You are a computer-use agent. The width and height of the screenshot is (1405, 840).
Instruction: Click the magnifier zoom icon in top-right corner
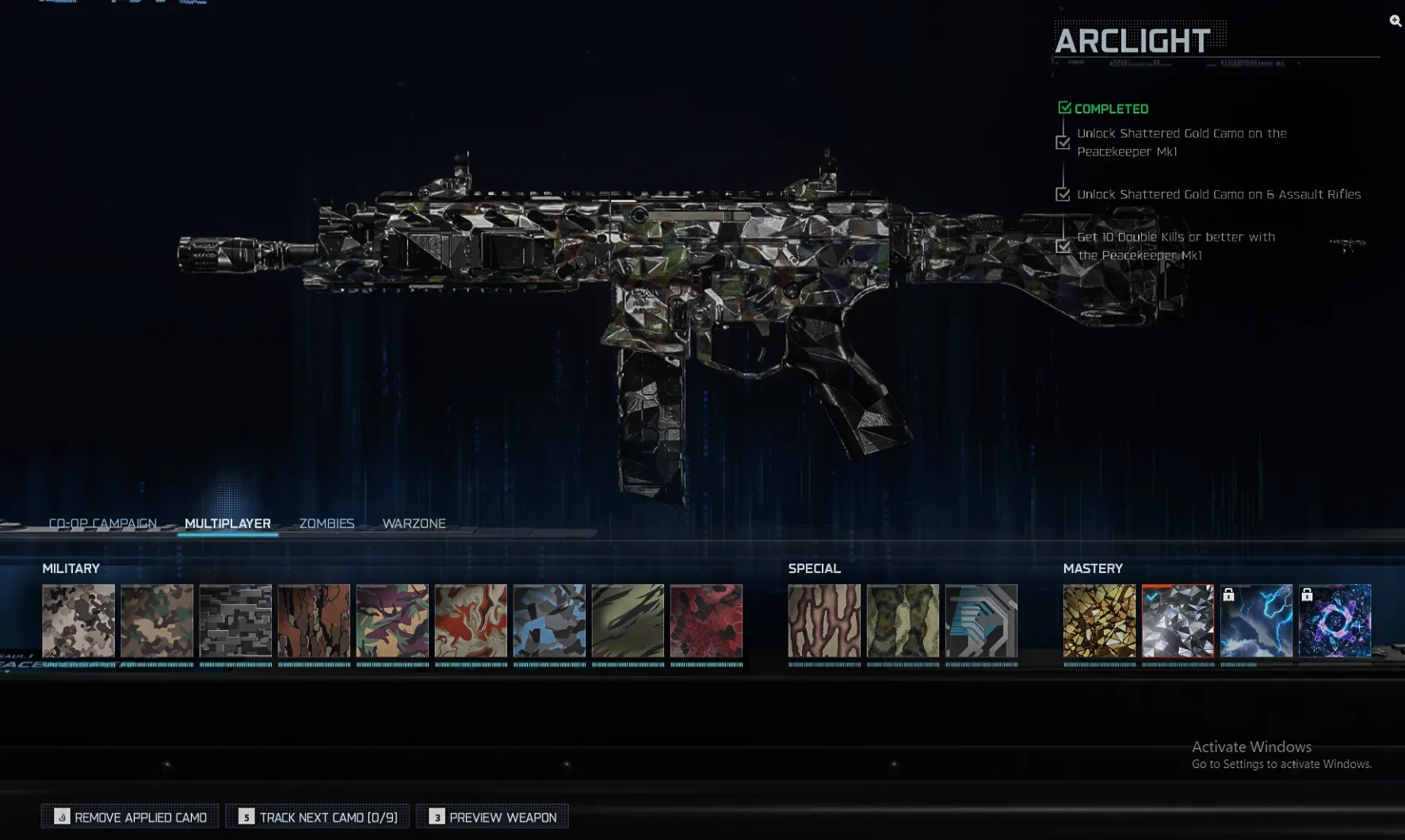pos(1394,21)
